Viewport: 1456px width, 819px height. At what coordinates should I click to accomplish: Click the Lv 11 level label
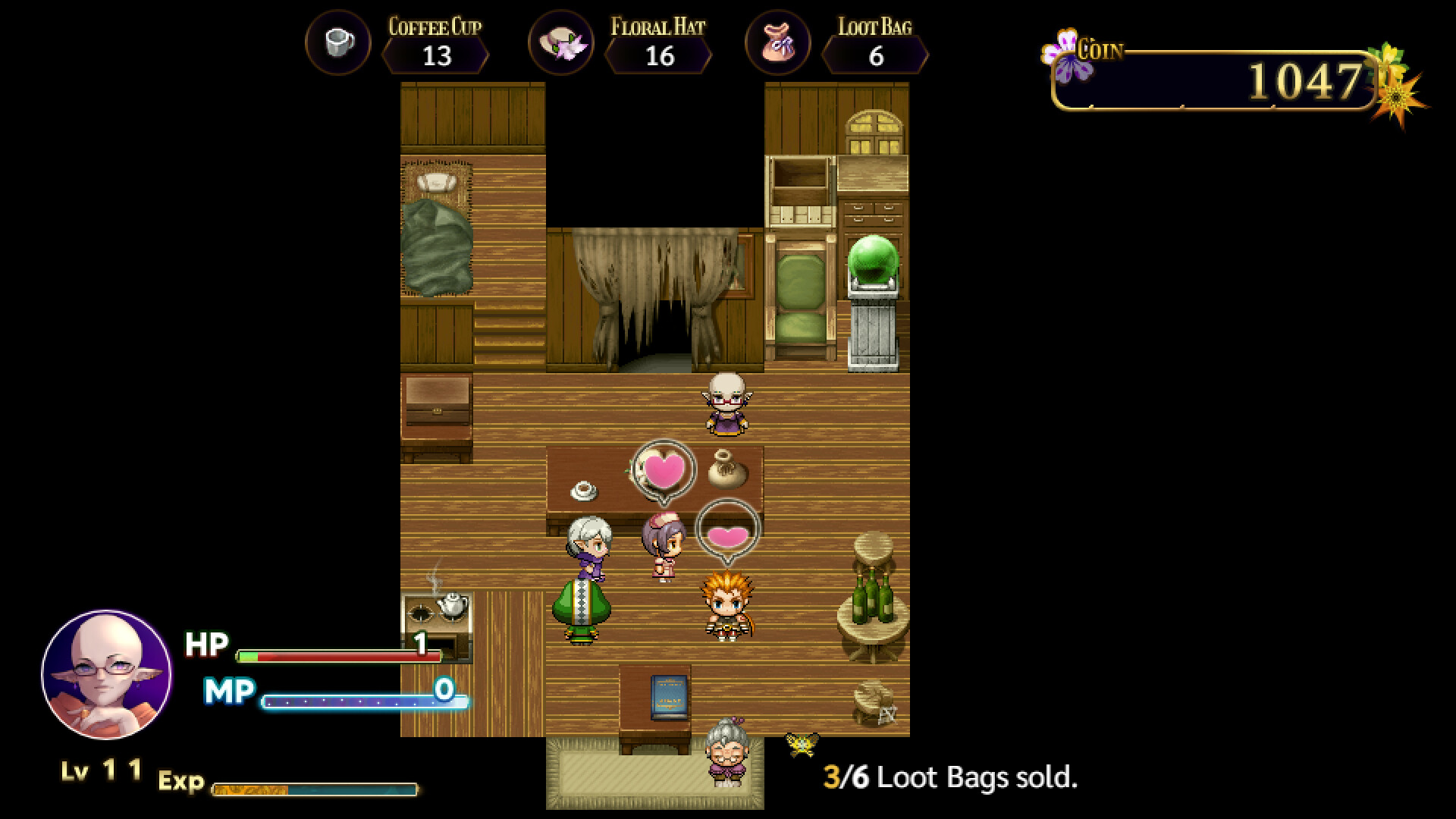pyautogui.click(x=101, y=771)
